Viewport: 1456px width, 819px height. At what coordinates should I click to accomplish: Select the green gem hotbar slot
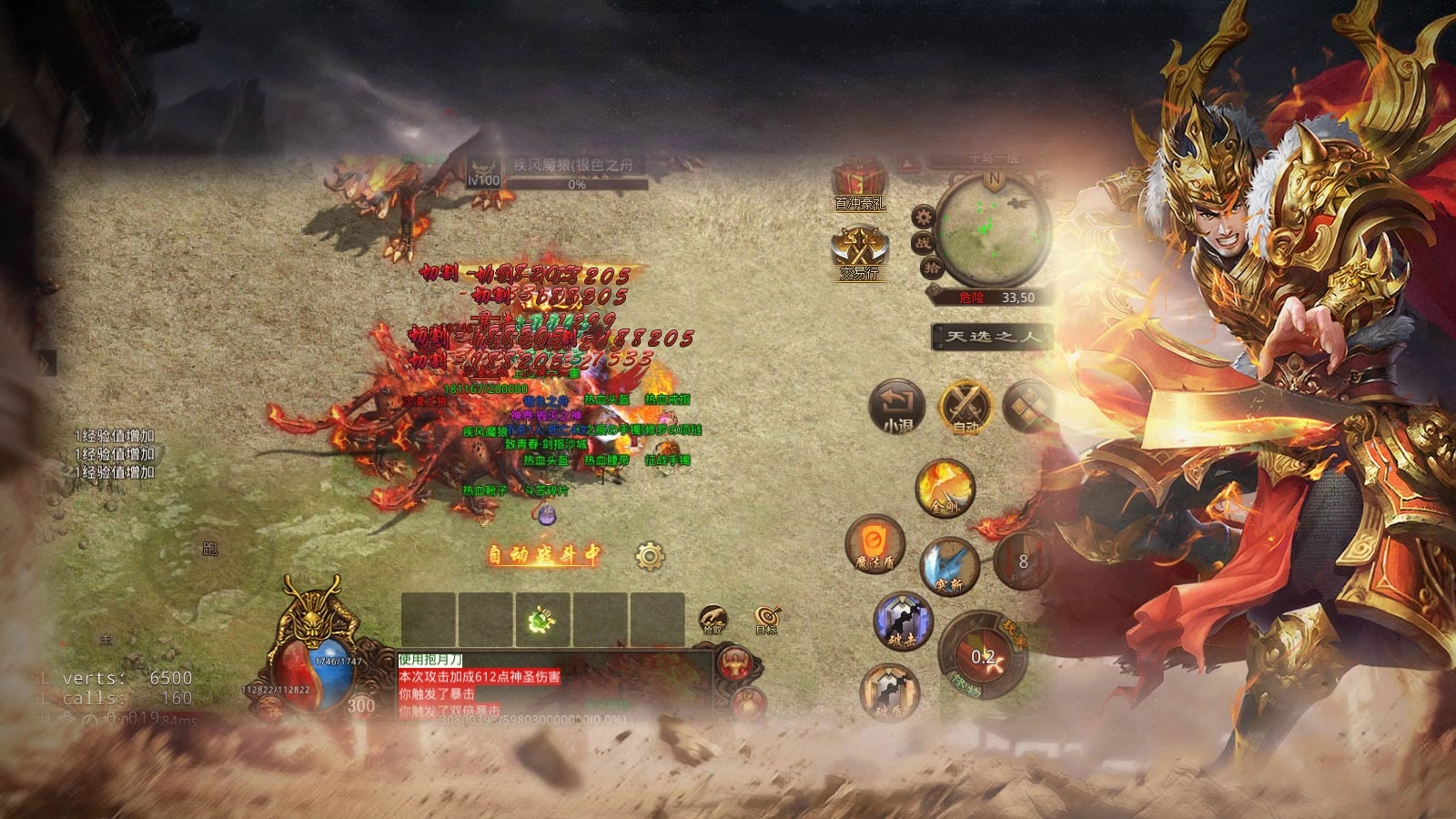tap(542, 621)
